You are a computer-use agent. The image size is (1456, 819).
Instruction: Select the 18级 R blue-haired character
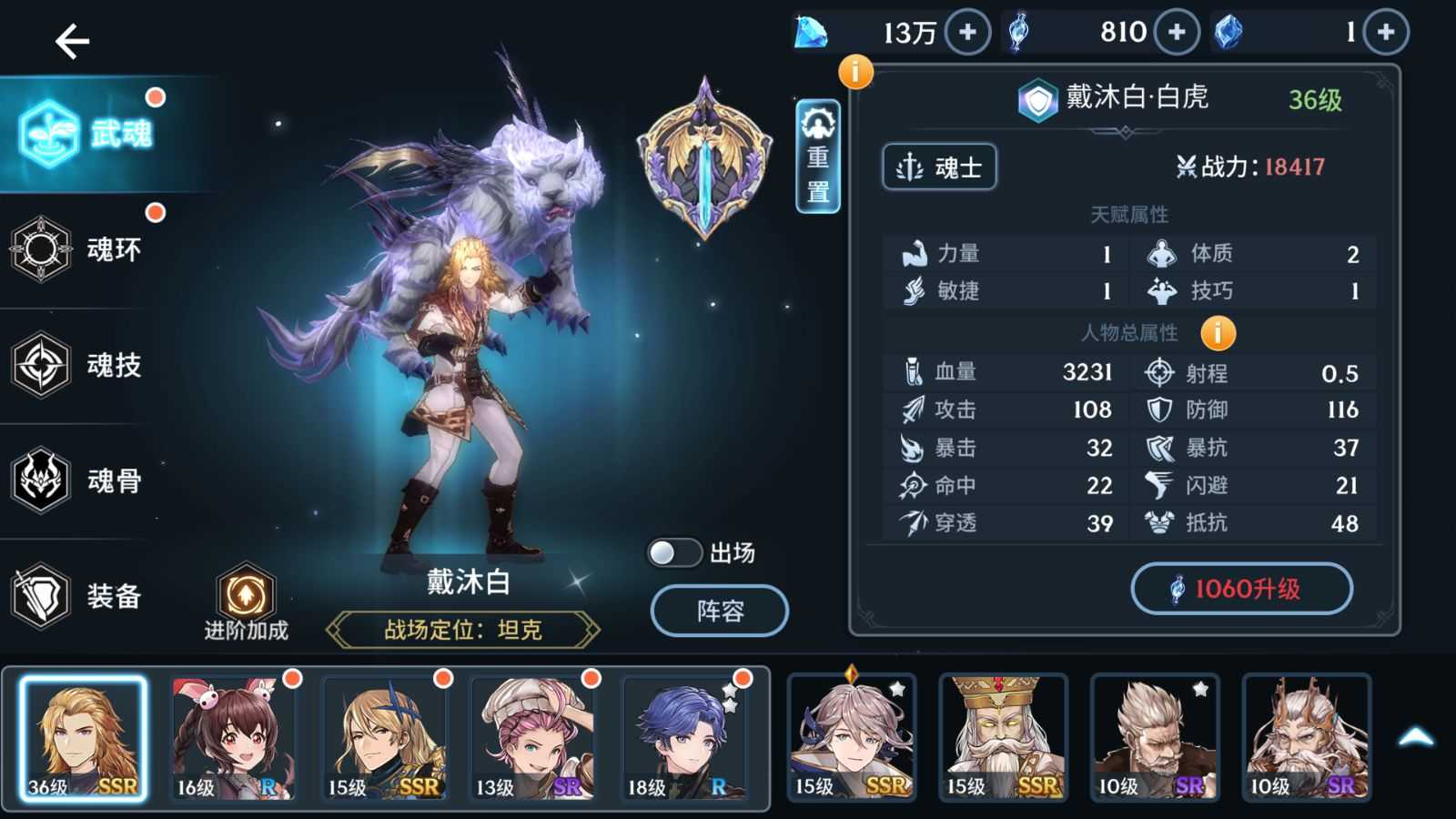[682, 737]
